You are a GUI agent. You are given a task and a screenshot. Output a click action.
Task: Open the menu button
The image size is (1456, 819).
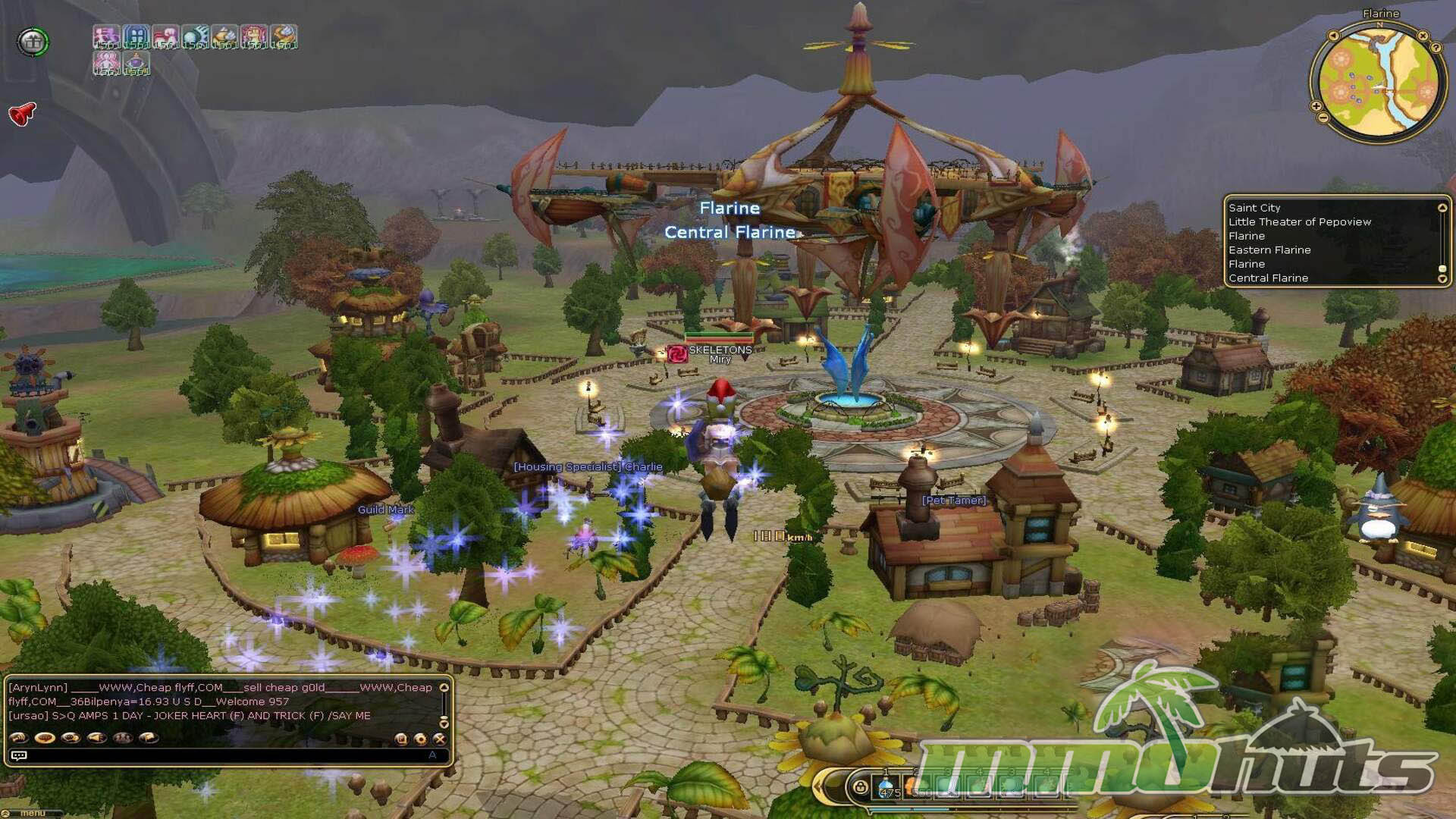coord(32,814)
